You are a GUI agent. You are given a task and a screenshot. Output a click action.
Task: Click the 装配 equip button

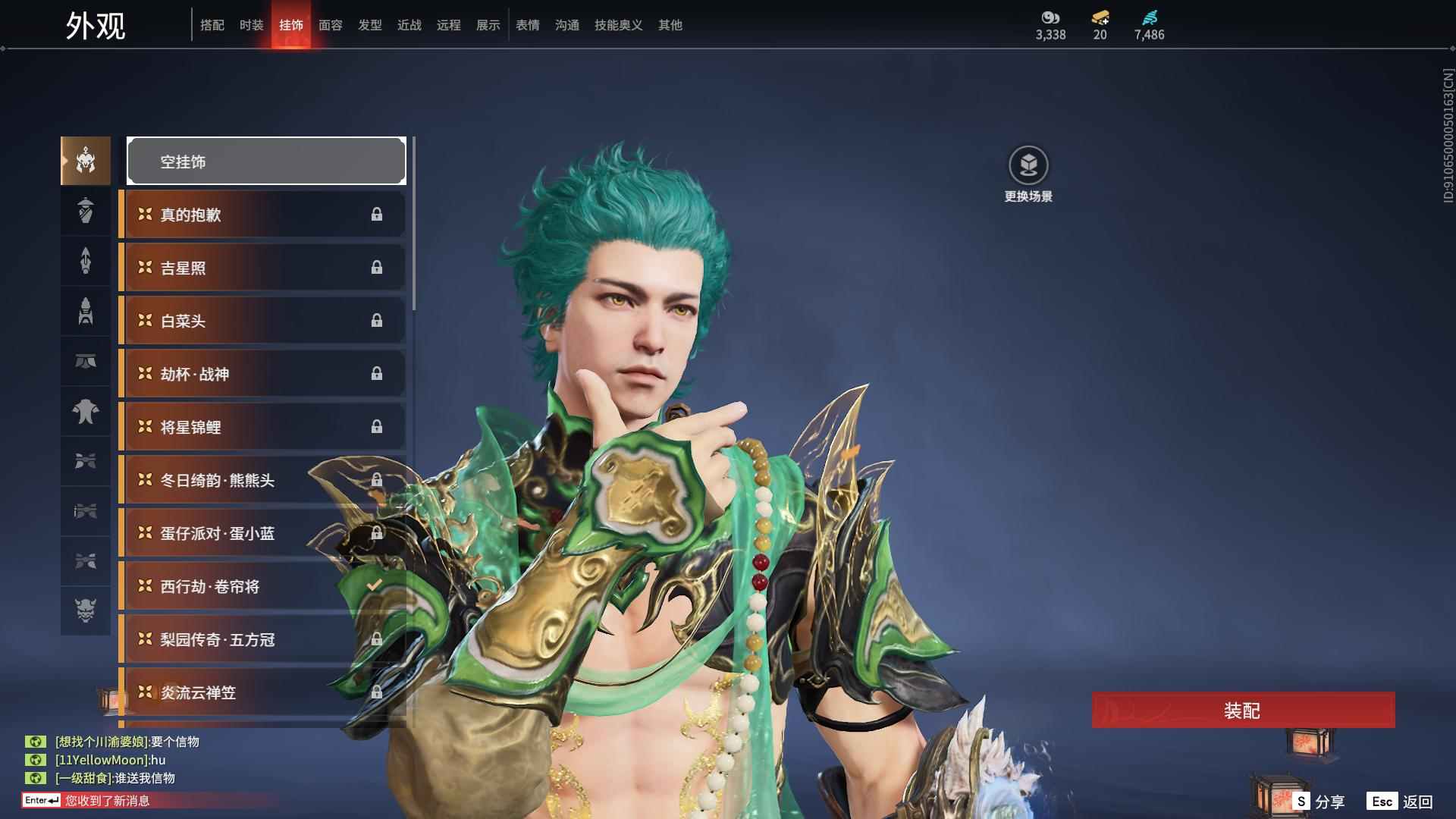point(1243,711)
